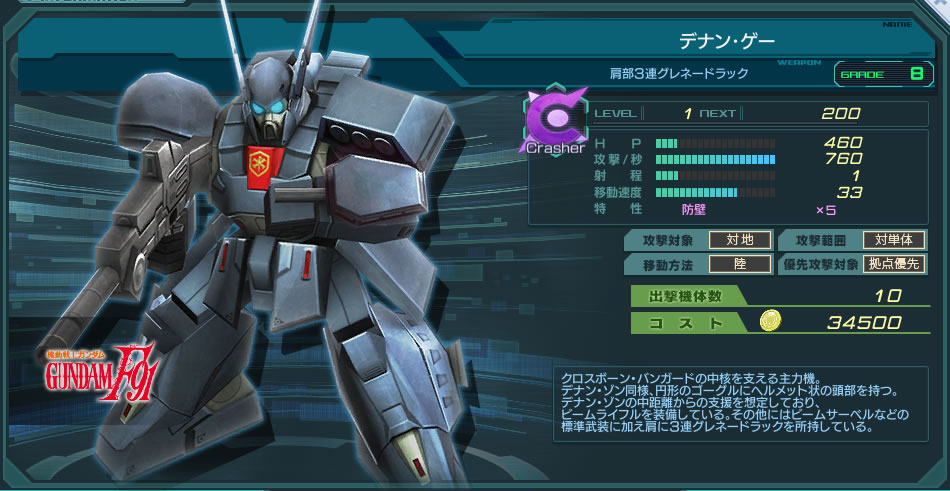Image resolution: width=950 pixels, height=491 pixels.
Task: Click the gold coin cost icon
Action: click(x=771, y=321)
